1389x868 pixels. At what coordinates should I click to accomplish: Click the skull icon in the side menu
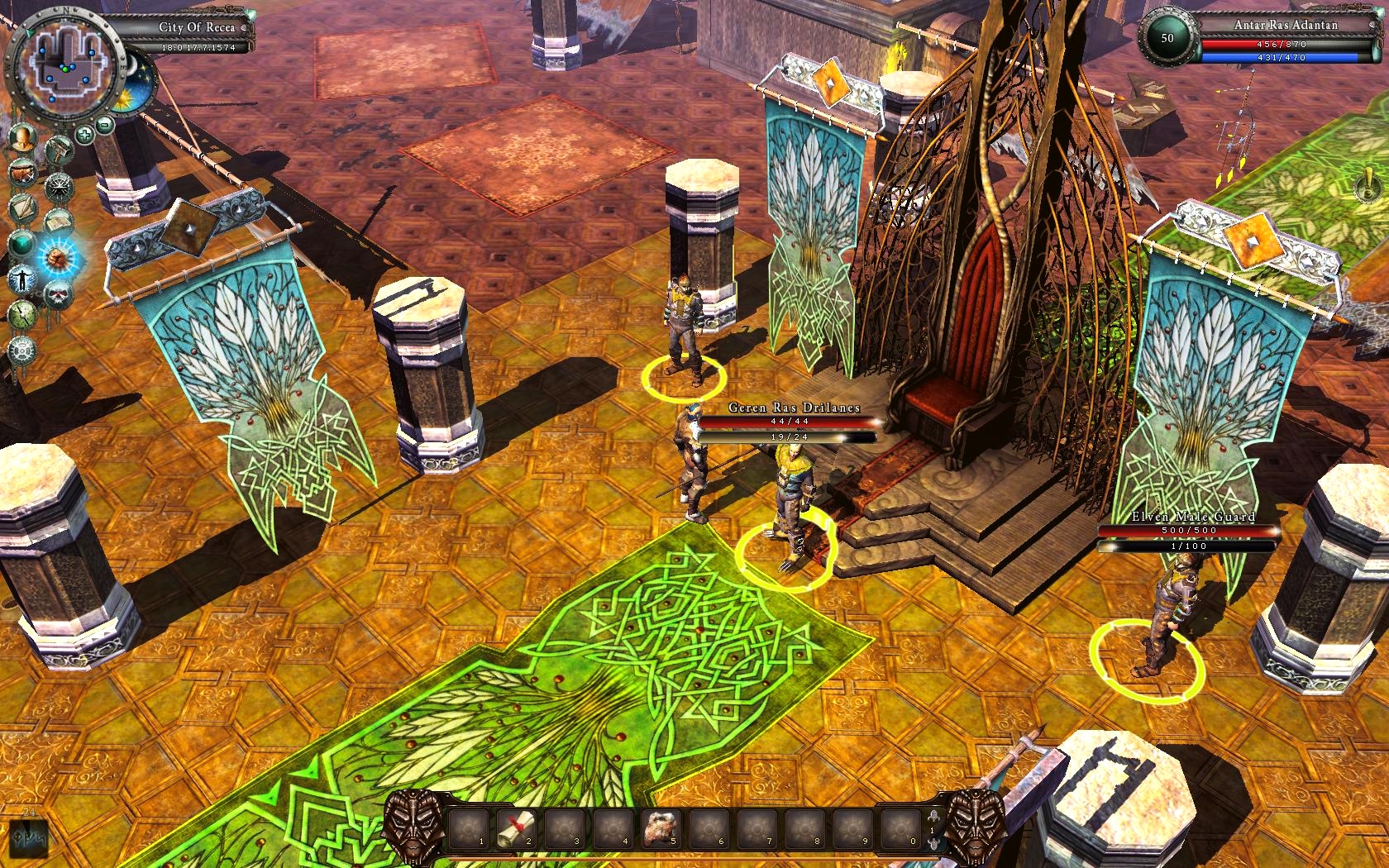click(58, 293)
